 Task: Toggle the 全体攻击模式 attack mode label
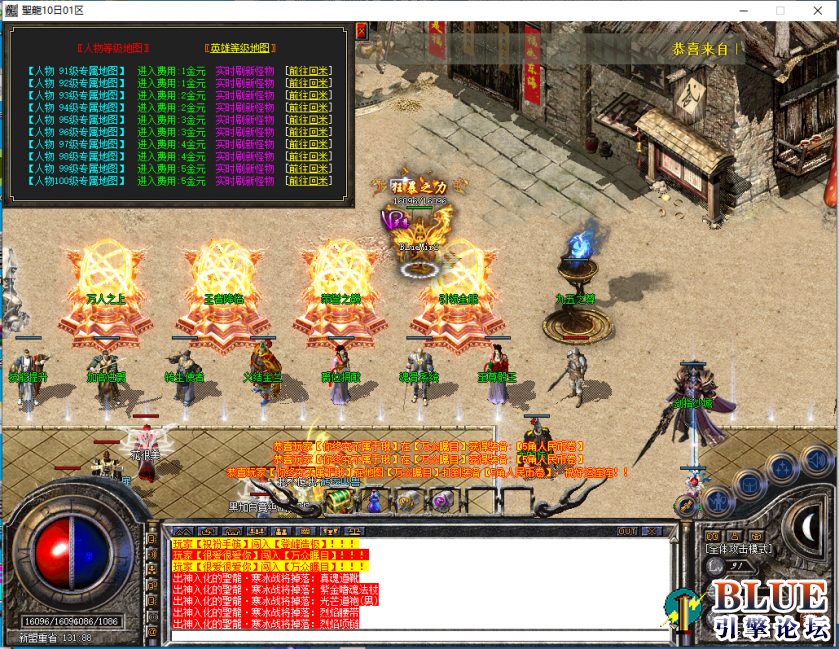739,548
